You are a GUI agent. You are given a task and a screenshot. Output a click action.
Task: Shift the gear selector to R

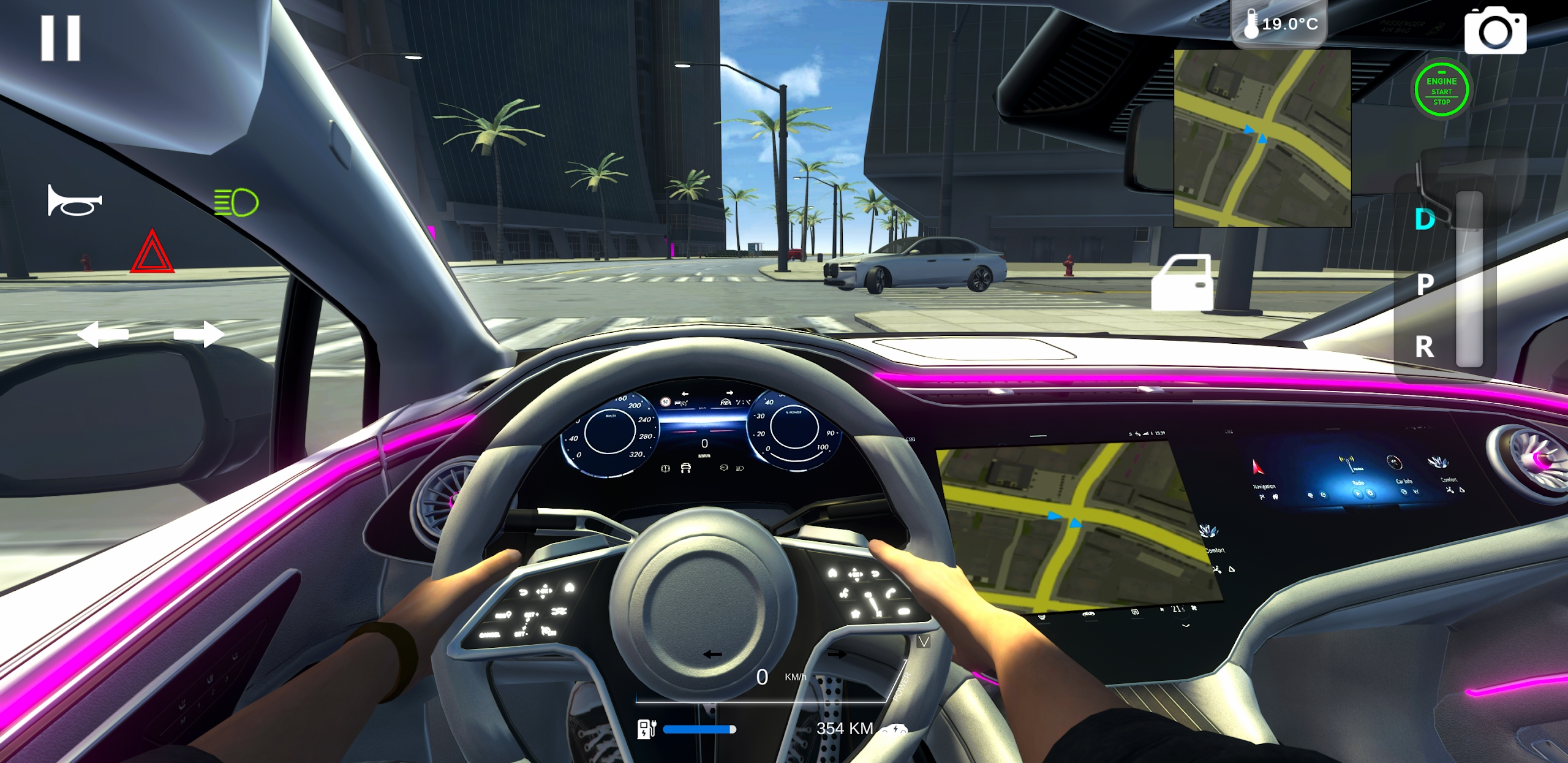click(x=1425, y=347)
